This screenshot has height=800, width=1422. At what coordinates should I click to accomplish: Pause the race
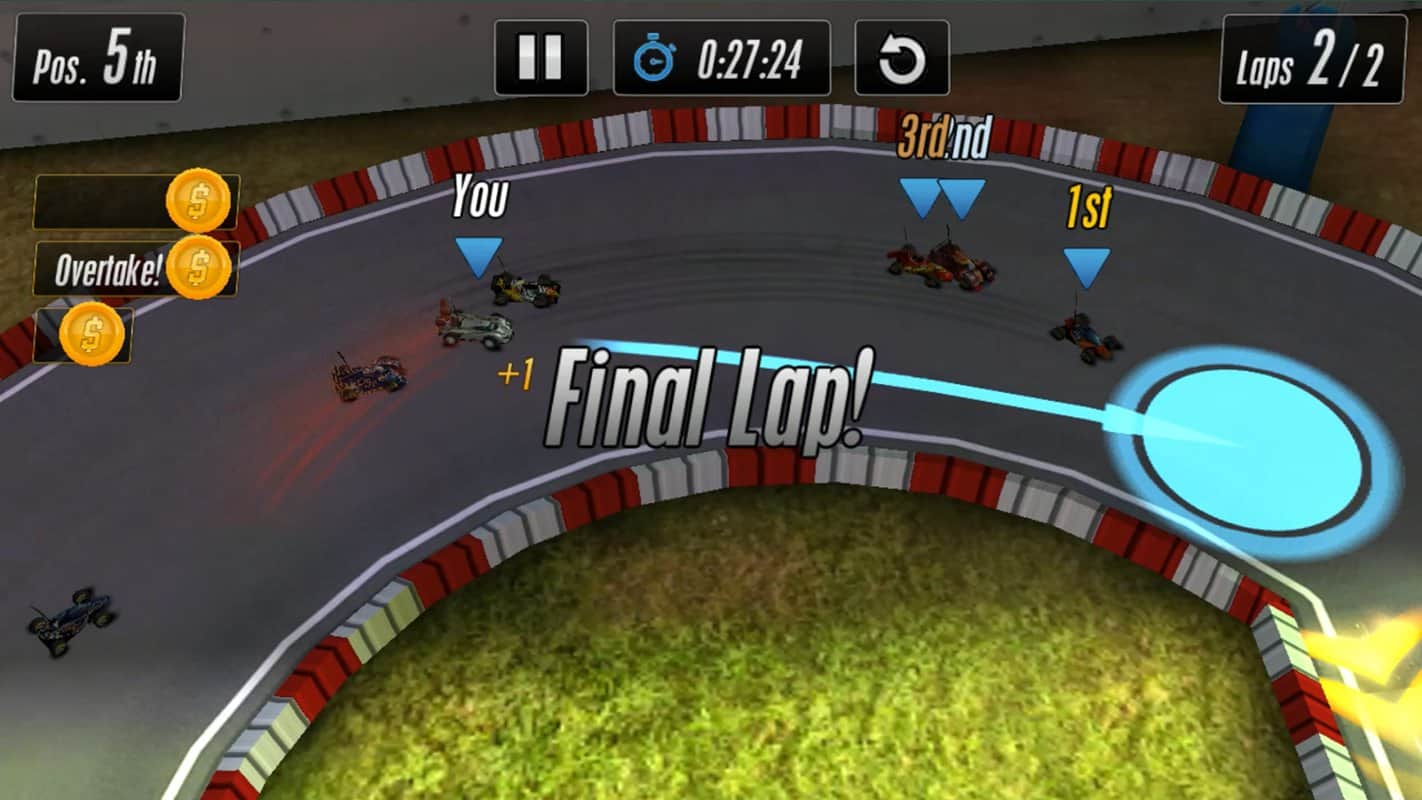point(541,58)
